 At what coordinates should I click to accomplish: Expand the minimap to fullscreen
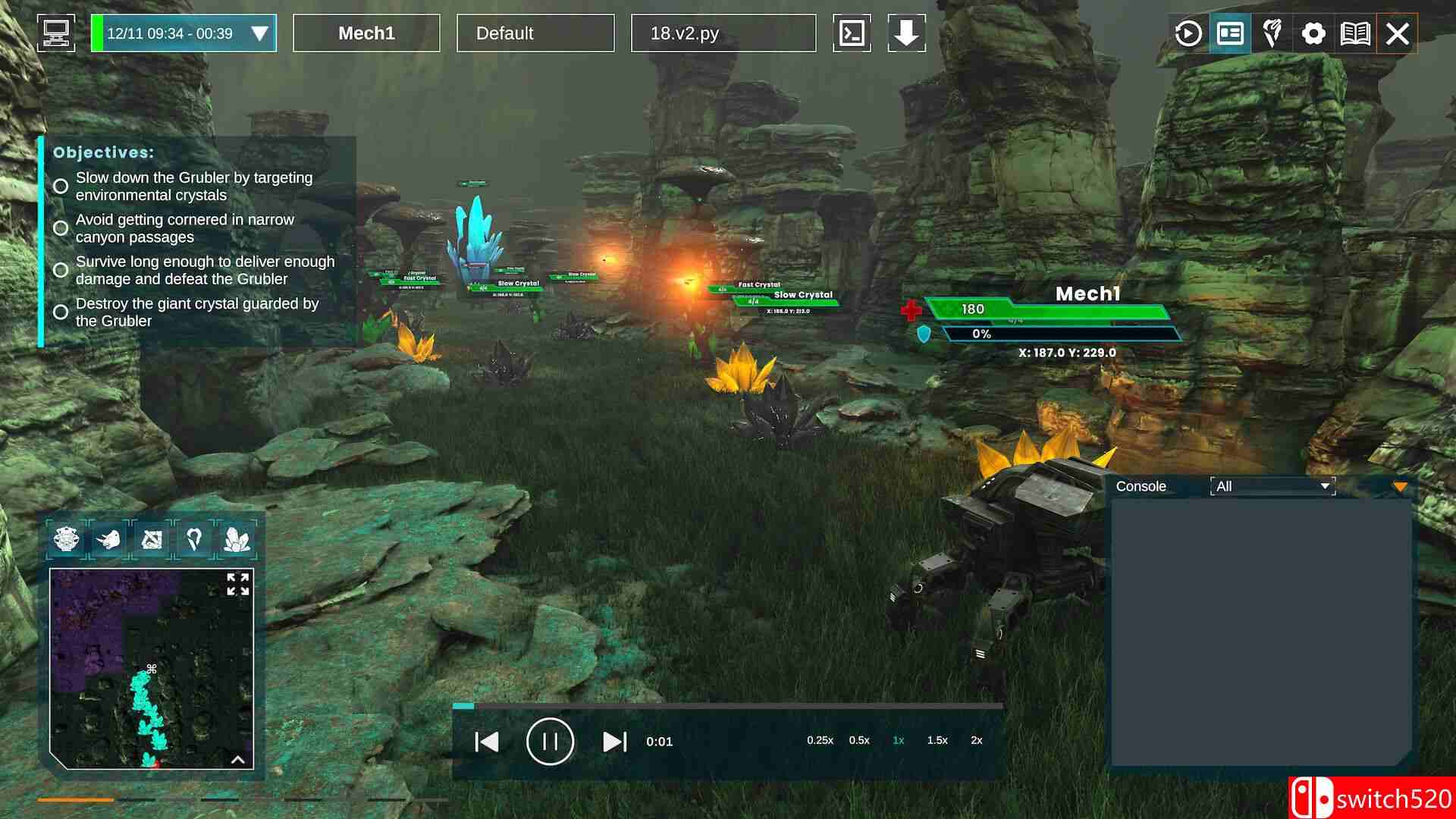tap(237, 584)
